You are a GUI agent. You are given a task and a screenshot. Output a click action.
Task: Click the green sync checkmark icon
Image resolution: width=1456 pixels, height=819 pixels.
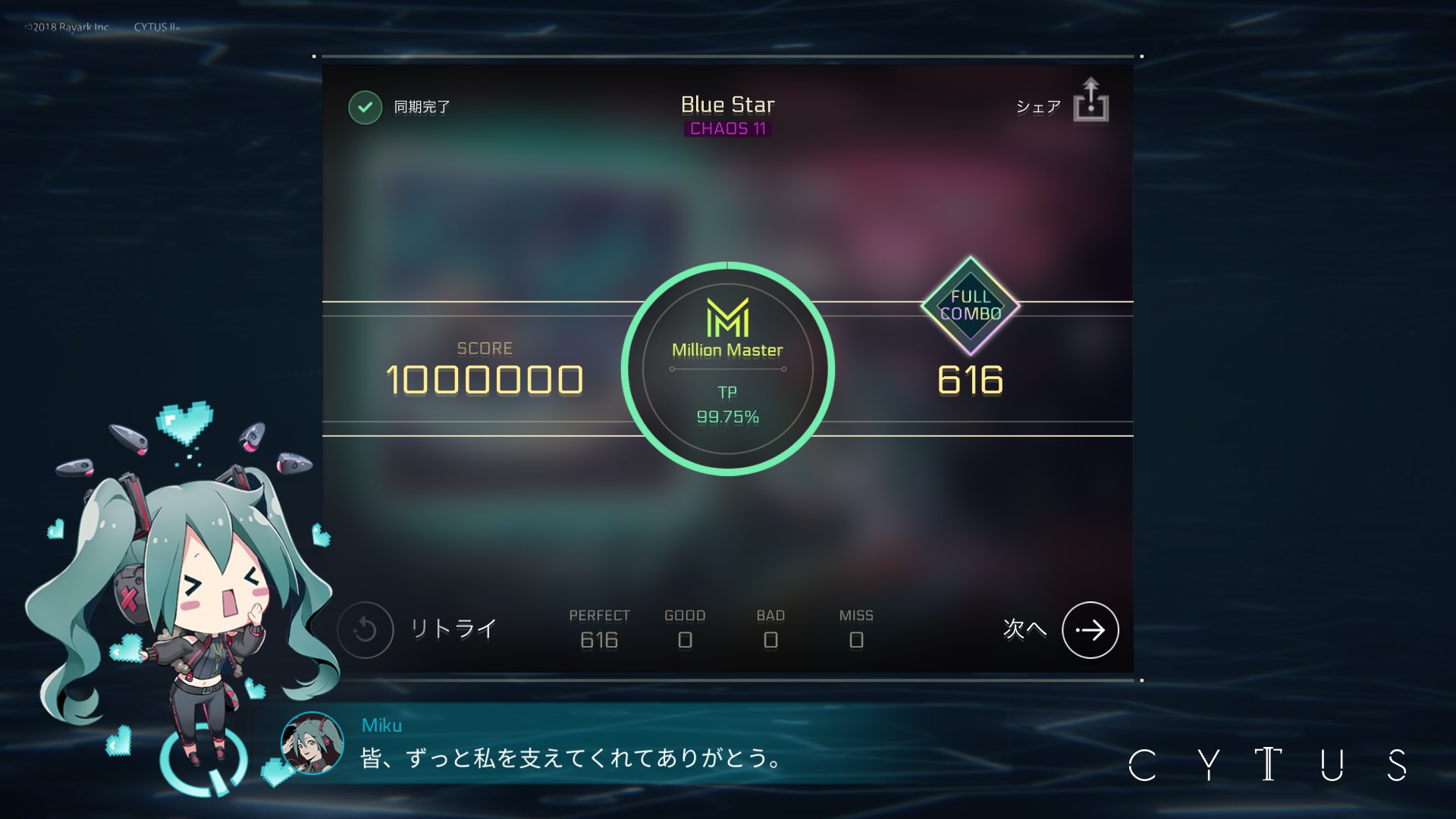[366, 107]
